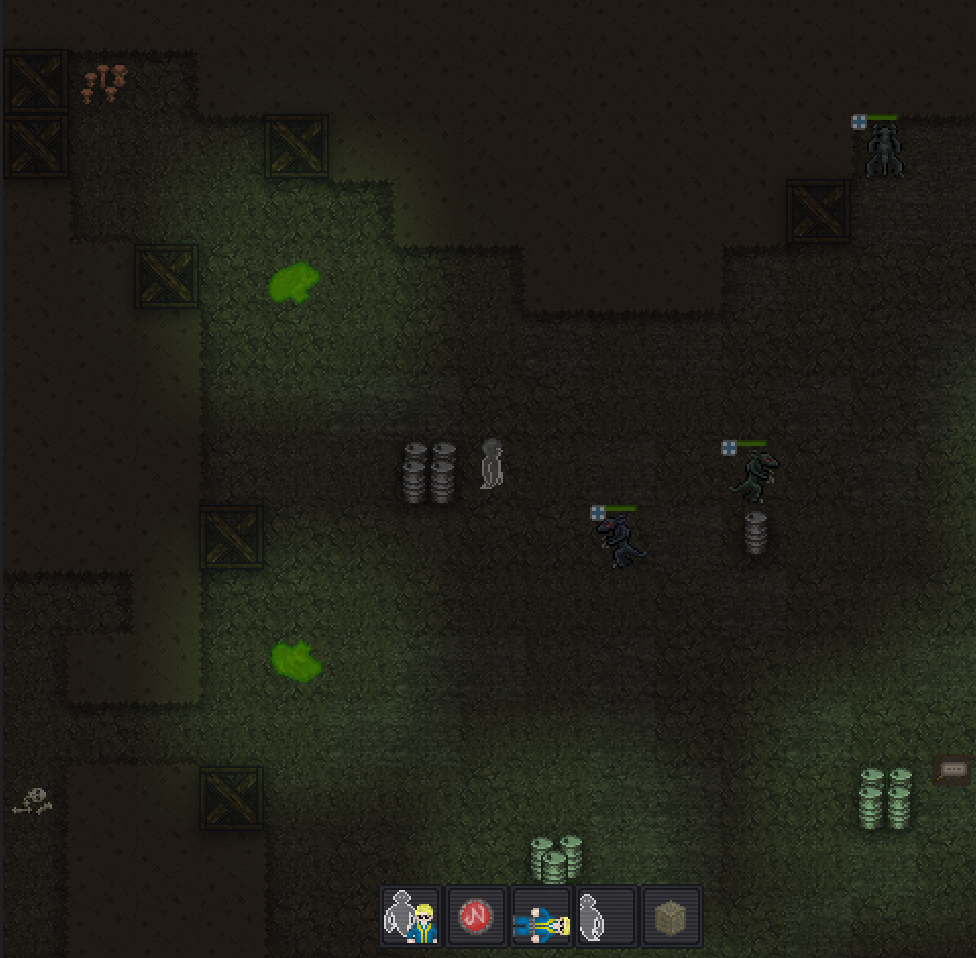Viewport: 976px width, 958px height.
Task: Select the lone grey ghost slot
Action: (606, 916)
